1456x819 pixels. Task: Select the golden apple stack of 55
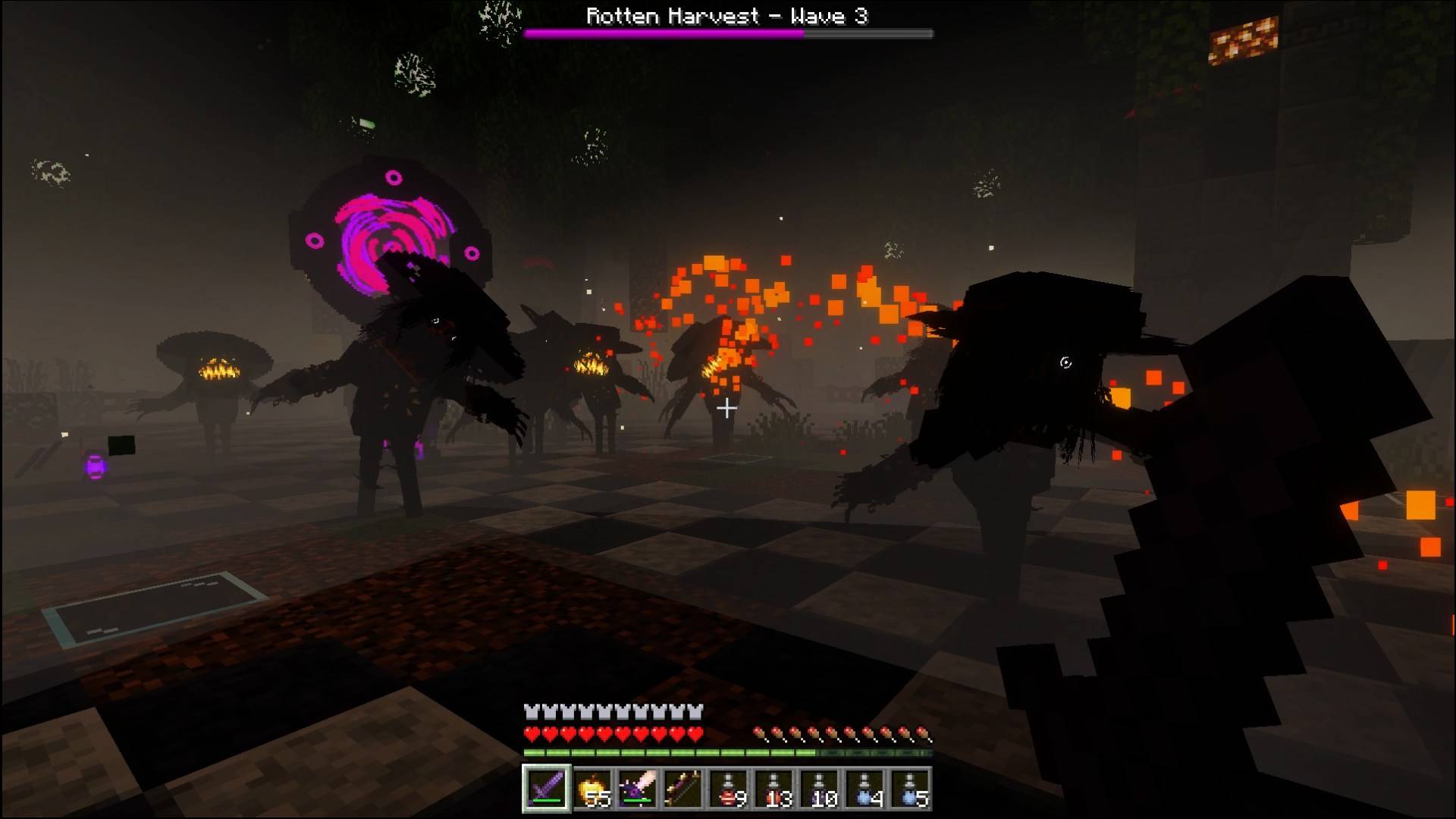(x=592, y=789)
